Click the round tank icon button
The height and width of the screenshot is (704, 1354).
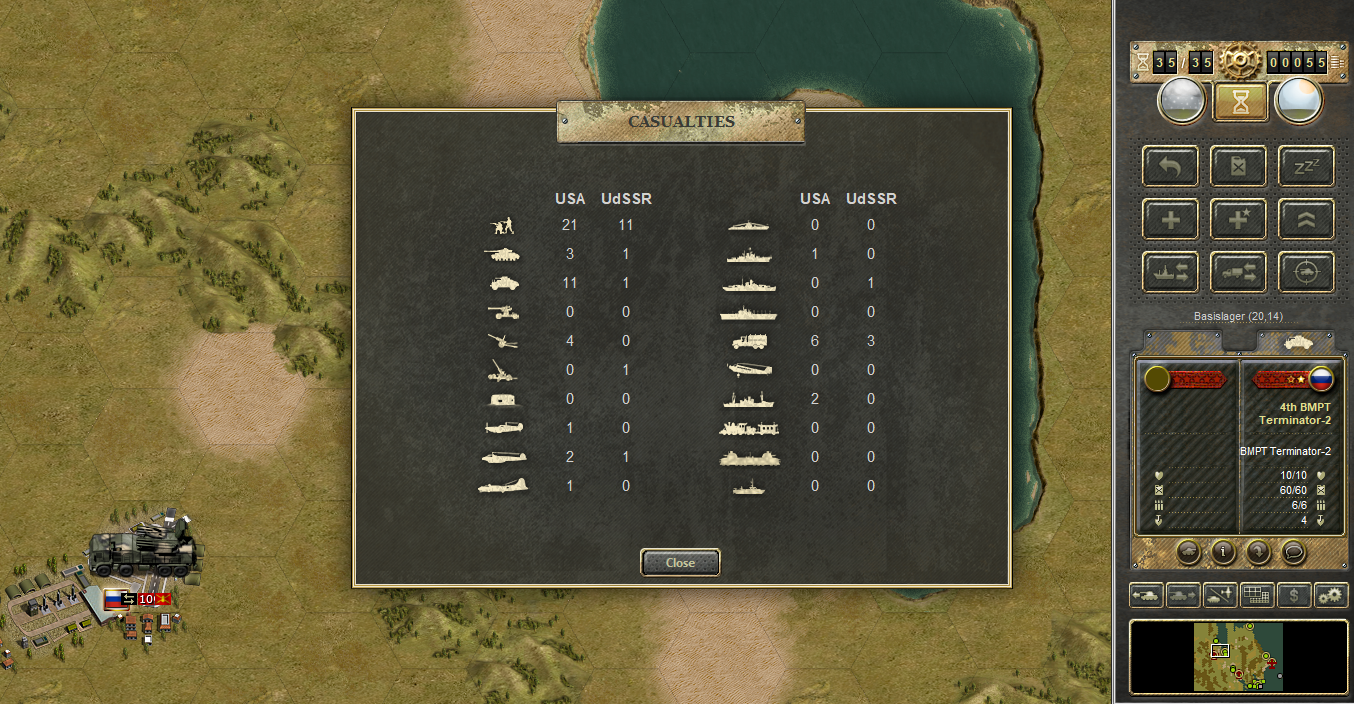point(1187,550)
